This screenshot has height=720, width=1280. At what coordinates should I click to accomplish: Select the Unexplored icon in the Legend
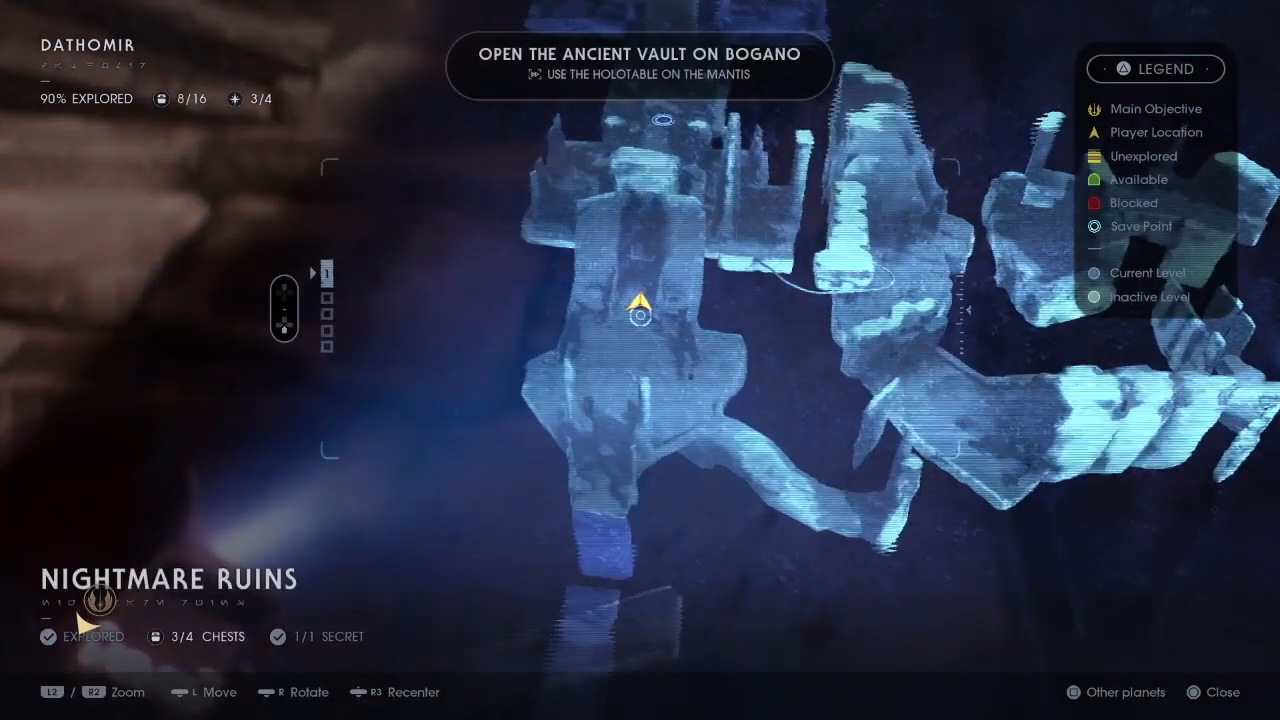point(1094,156)
